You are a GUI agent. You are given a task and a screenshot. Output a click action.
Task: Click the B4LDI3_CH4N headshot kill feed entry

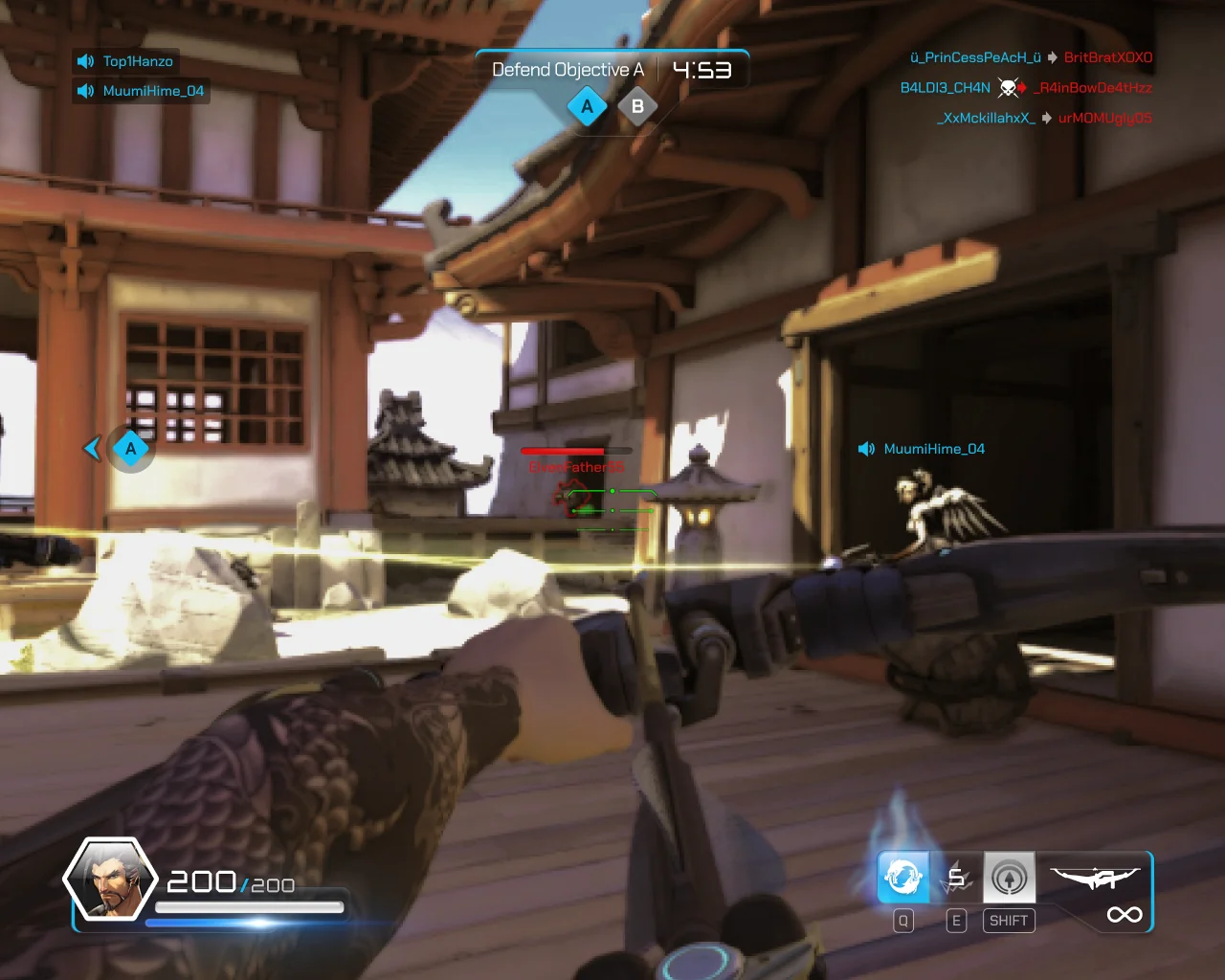[1026, 88]
